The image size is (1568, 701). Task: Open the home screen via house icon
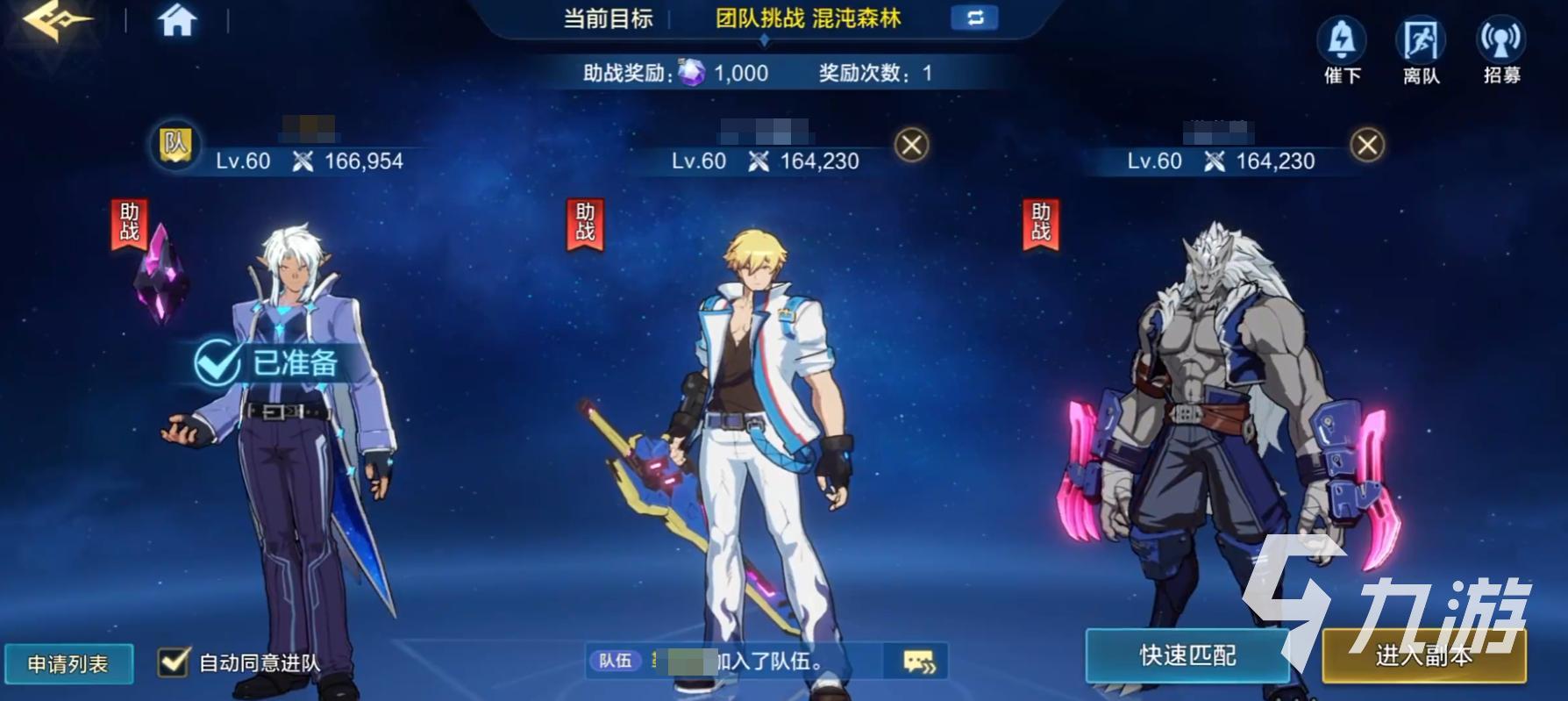pyautogui.click(x=176, y=21)
